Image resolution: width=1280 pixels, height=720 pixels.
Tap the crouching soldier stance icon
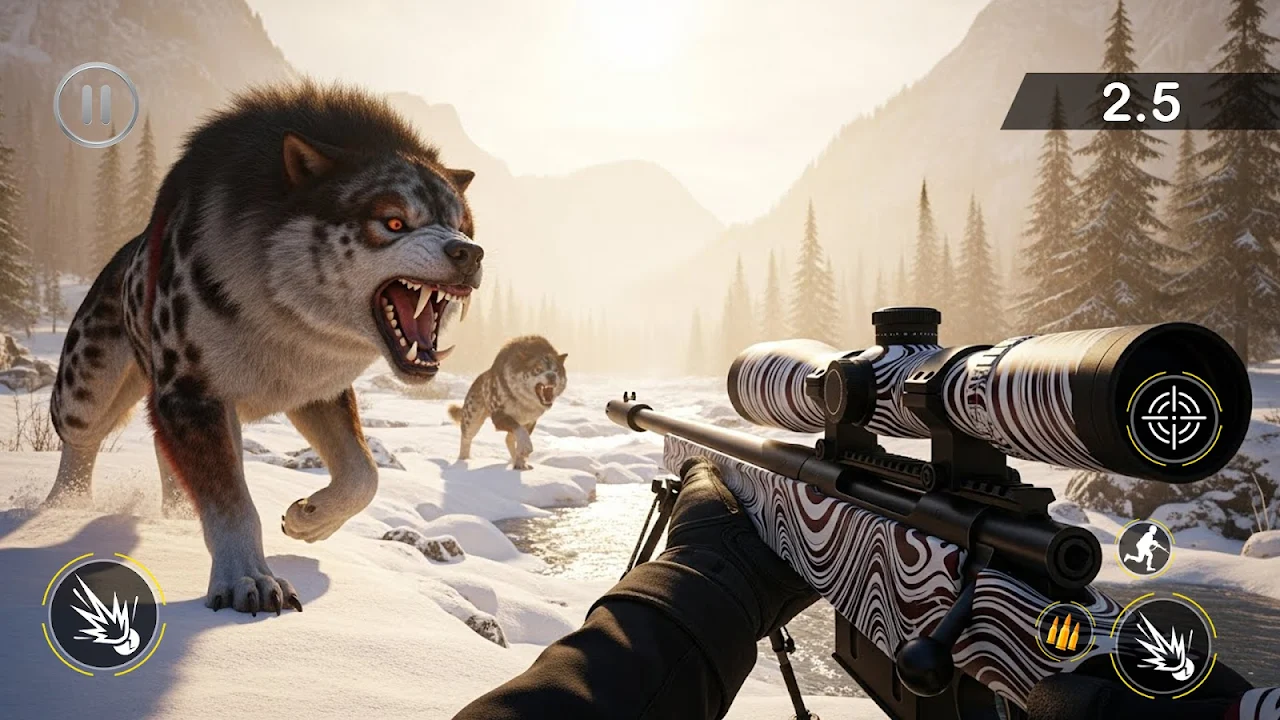(x=1144, y=548)
